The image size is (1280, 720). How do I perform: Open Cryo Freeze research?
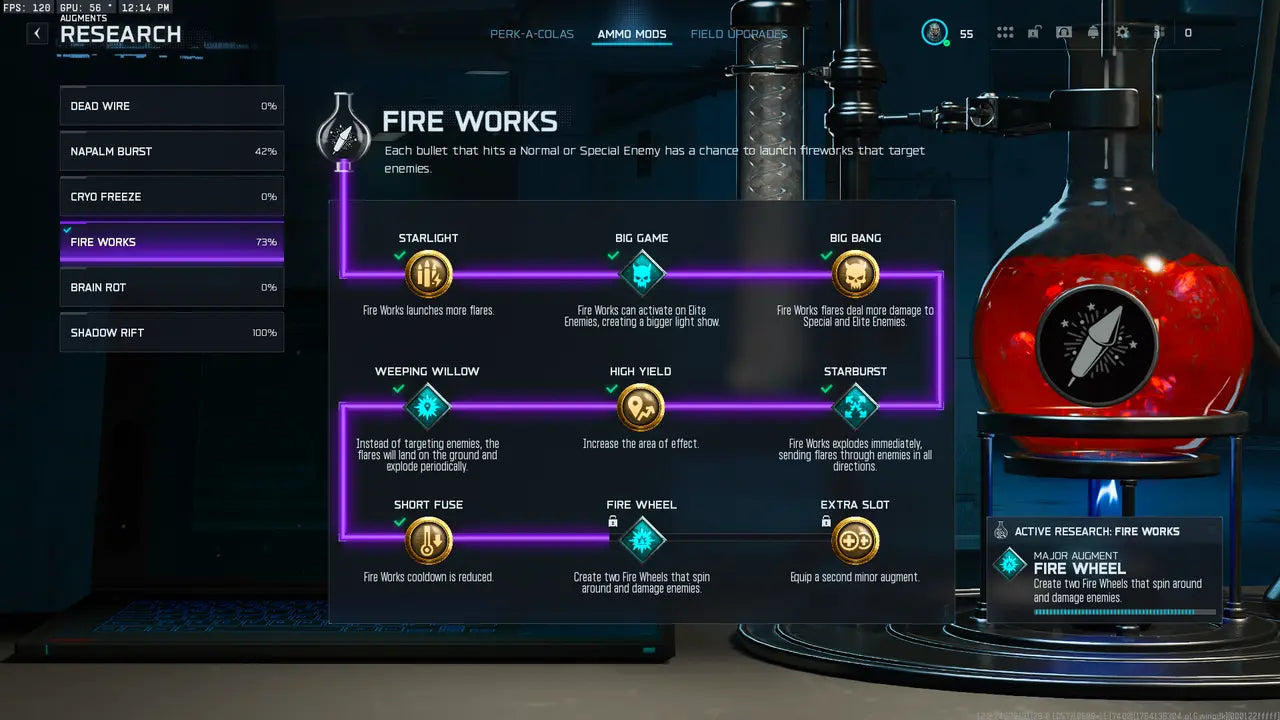point(171,197)
